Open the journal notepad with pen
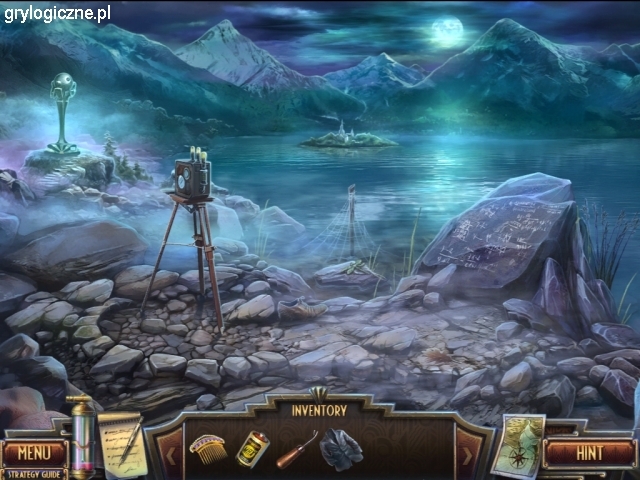640x480 pixels. pos(120,438)
